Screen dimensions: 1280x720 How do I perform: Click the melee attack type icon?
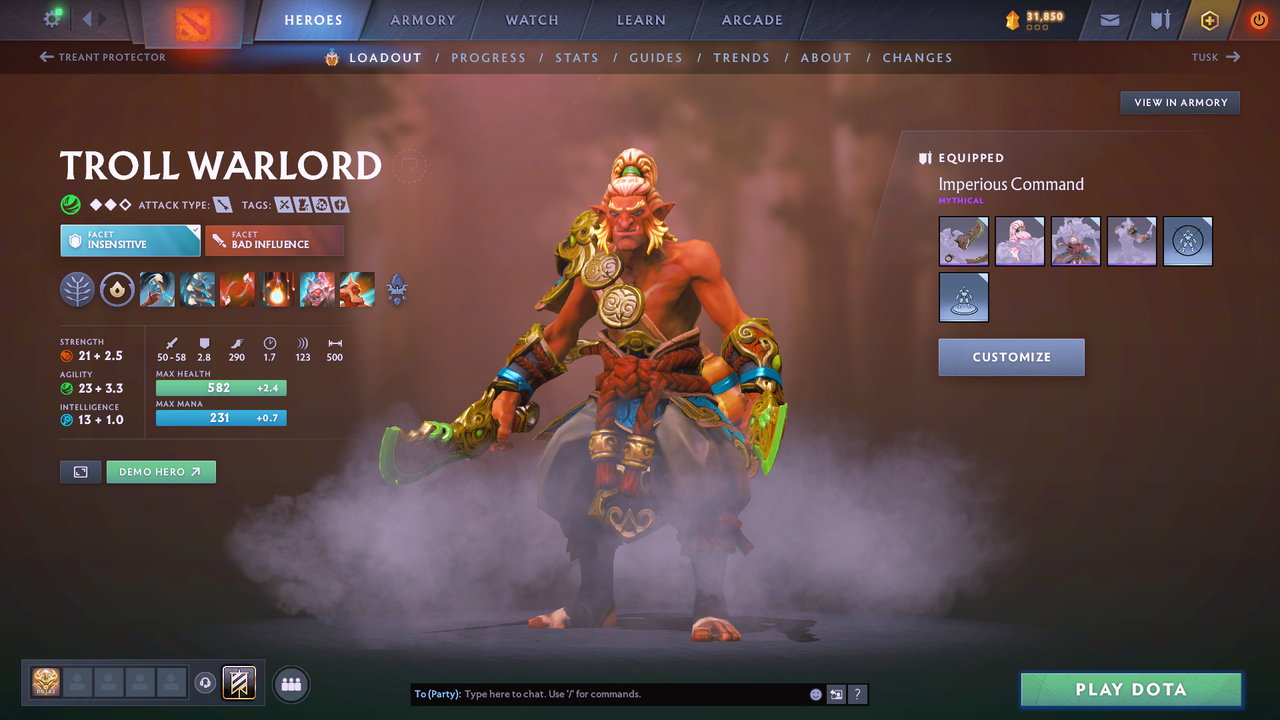point(222,204)
